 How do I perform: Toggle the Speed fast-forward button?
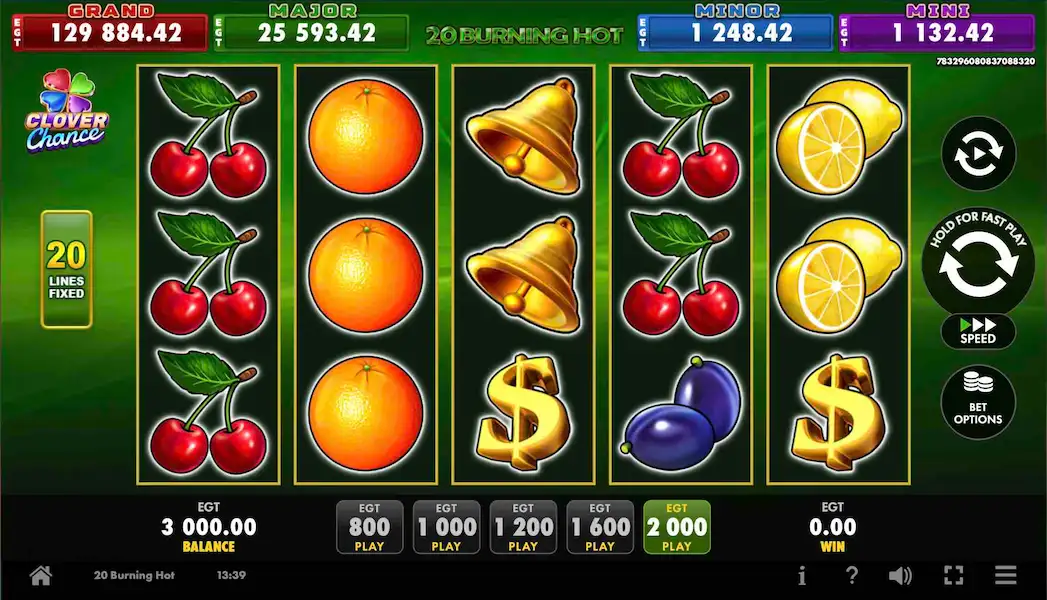click(x=977, y=333)
